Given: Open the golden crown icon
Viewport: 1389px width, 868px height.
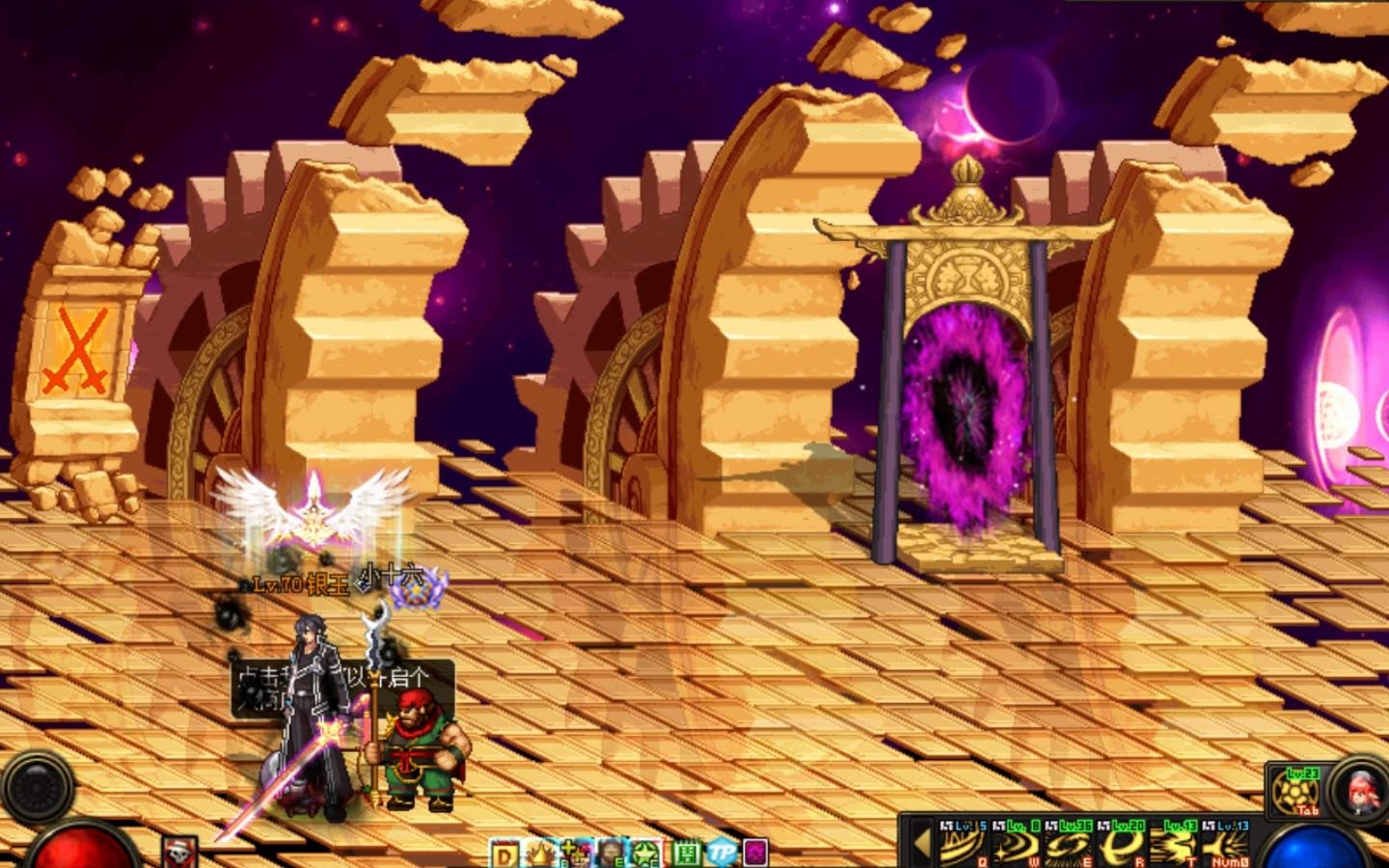Looking at the screenshot, I should (542, 854).
